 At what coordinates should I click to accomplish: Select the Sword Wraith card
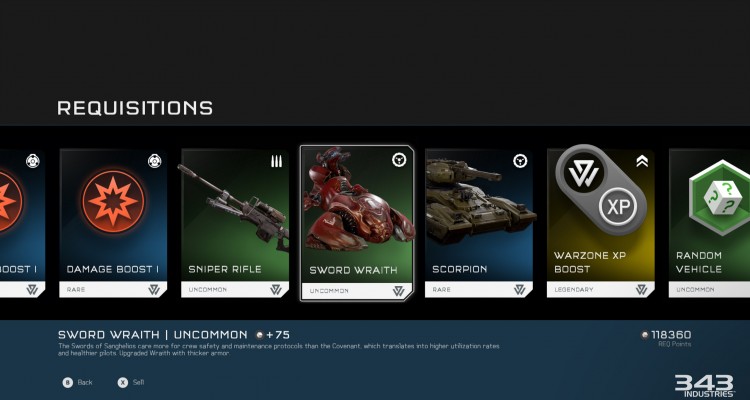pos(357,222)
